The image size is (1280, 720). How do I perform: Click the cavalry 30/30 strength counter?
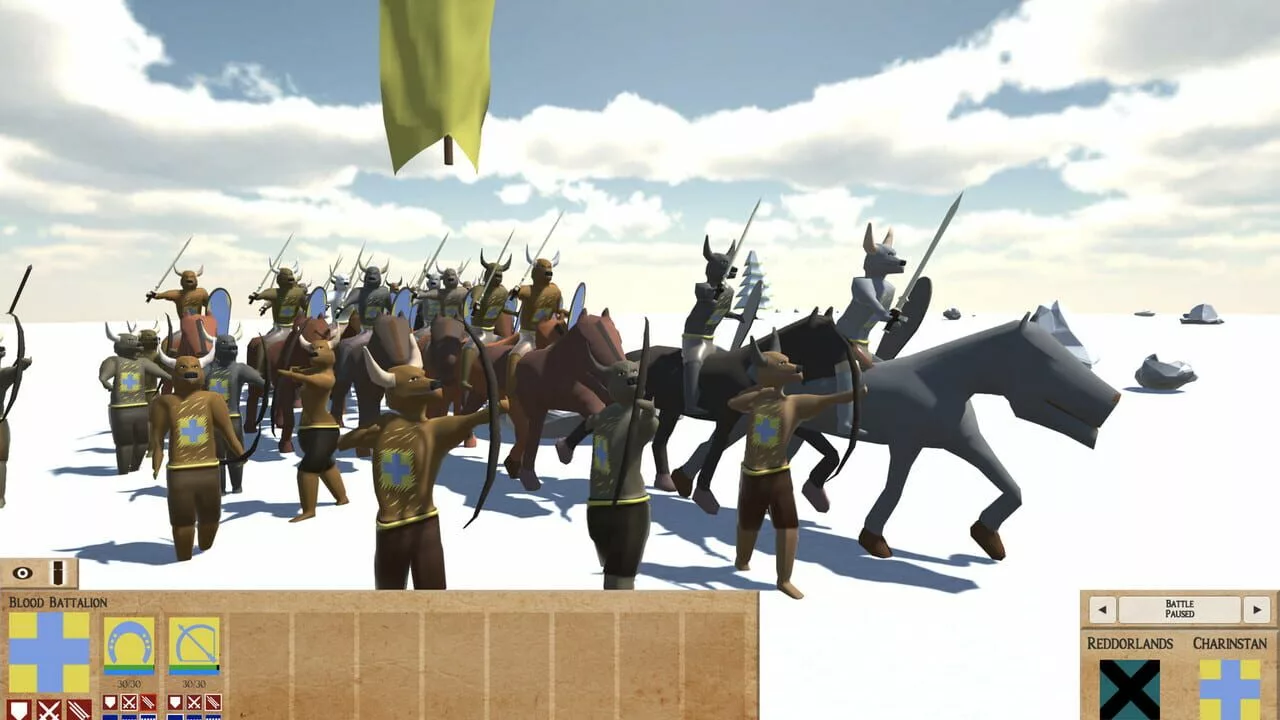(128, 682)
